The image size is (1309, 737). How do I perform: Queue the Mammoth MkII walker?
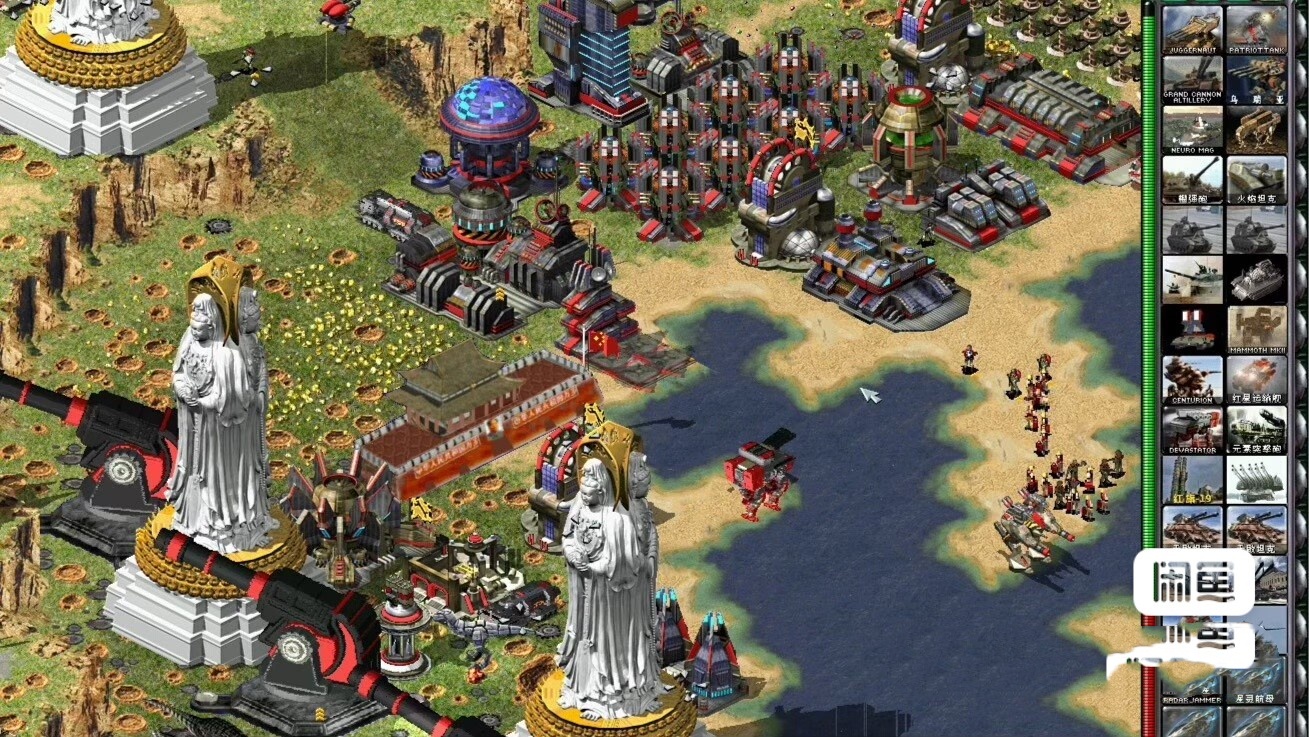[1256, 330]
